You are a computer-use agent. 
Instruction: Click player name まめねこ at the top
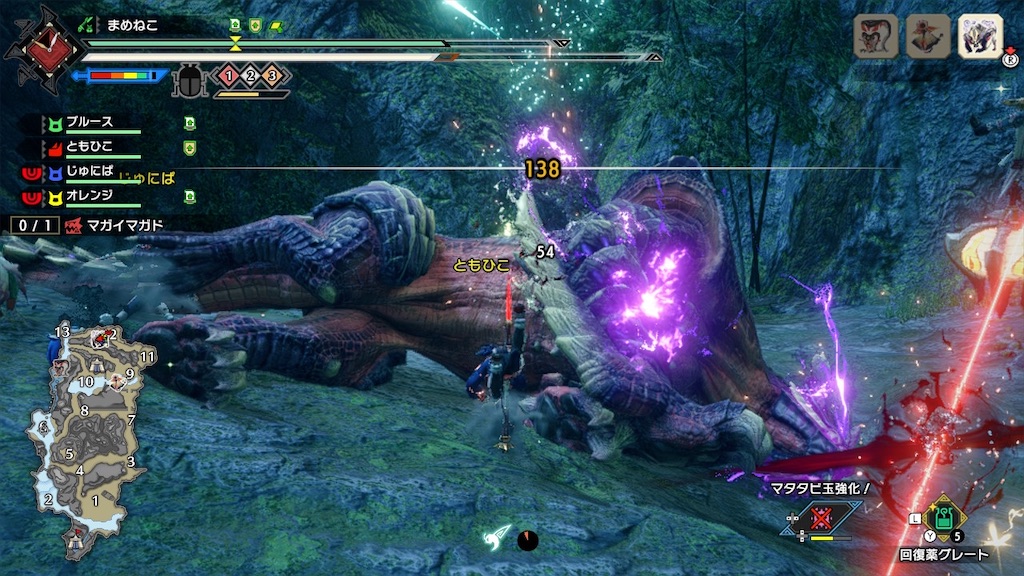[137, 25]
